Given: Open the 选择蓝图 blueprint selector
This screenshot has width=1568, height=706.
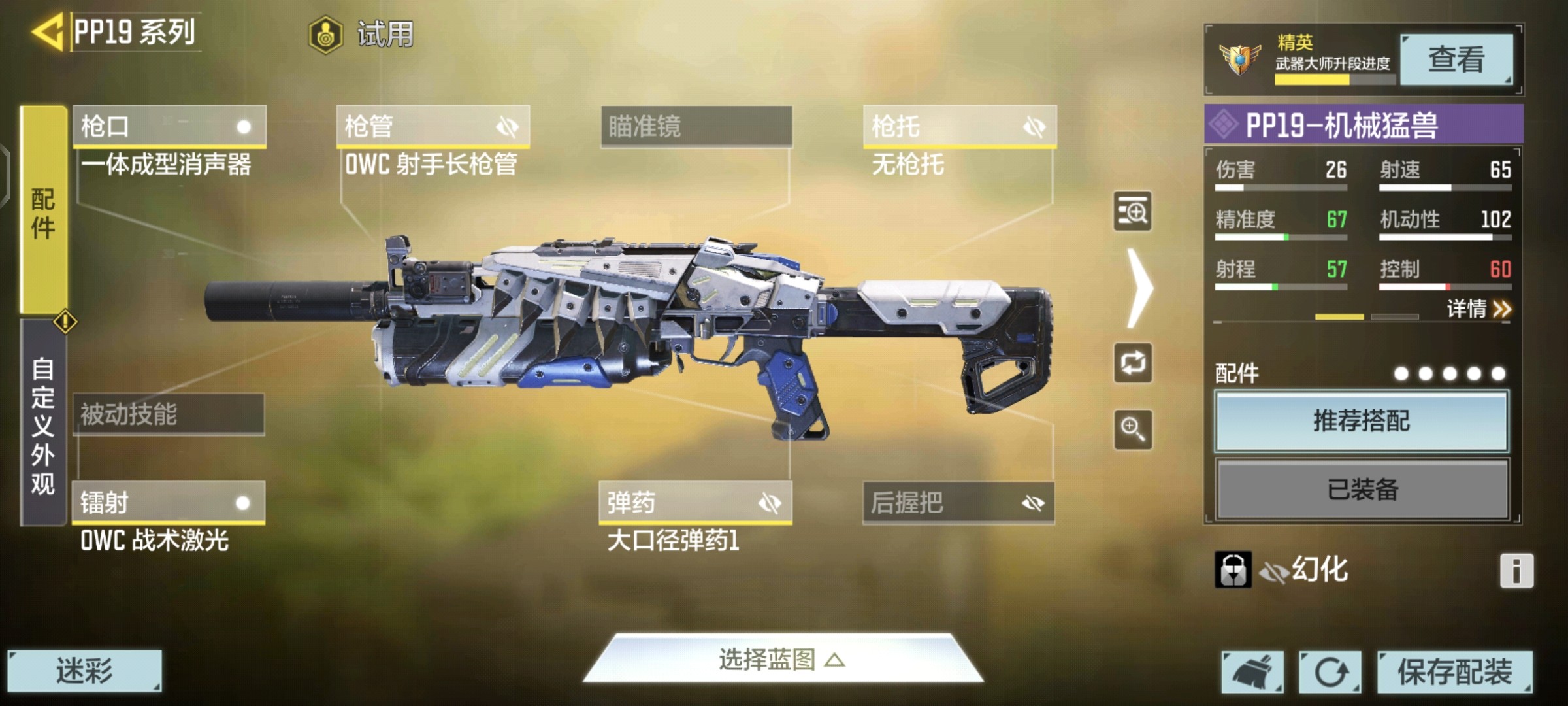Looking at the screenshot, I should coord(783,660).
